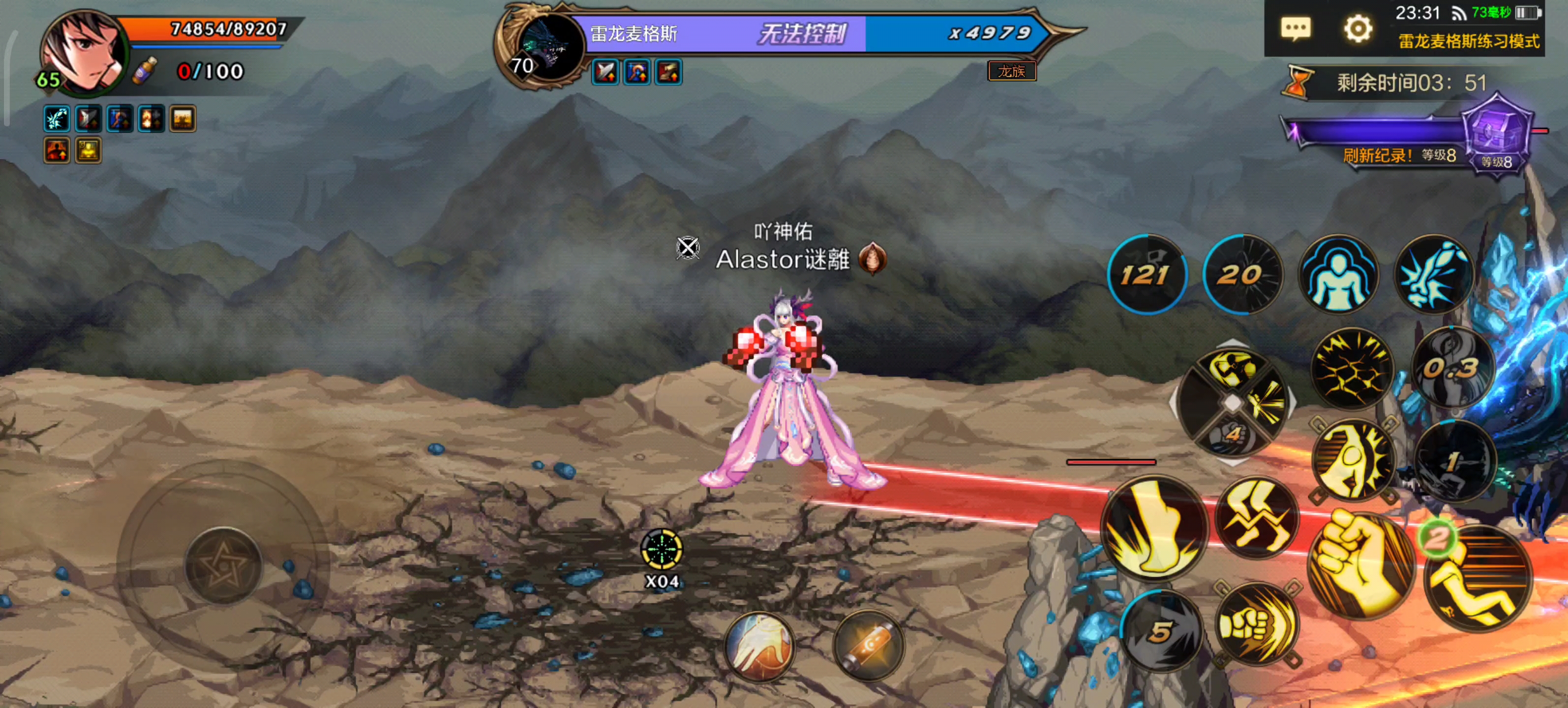Open the gear settings menu
1568x708 pixels.
coord(1357,28)
